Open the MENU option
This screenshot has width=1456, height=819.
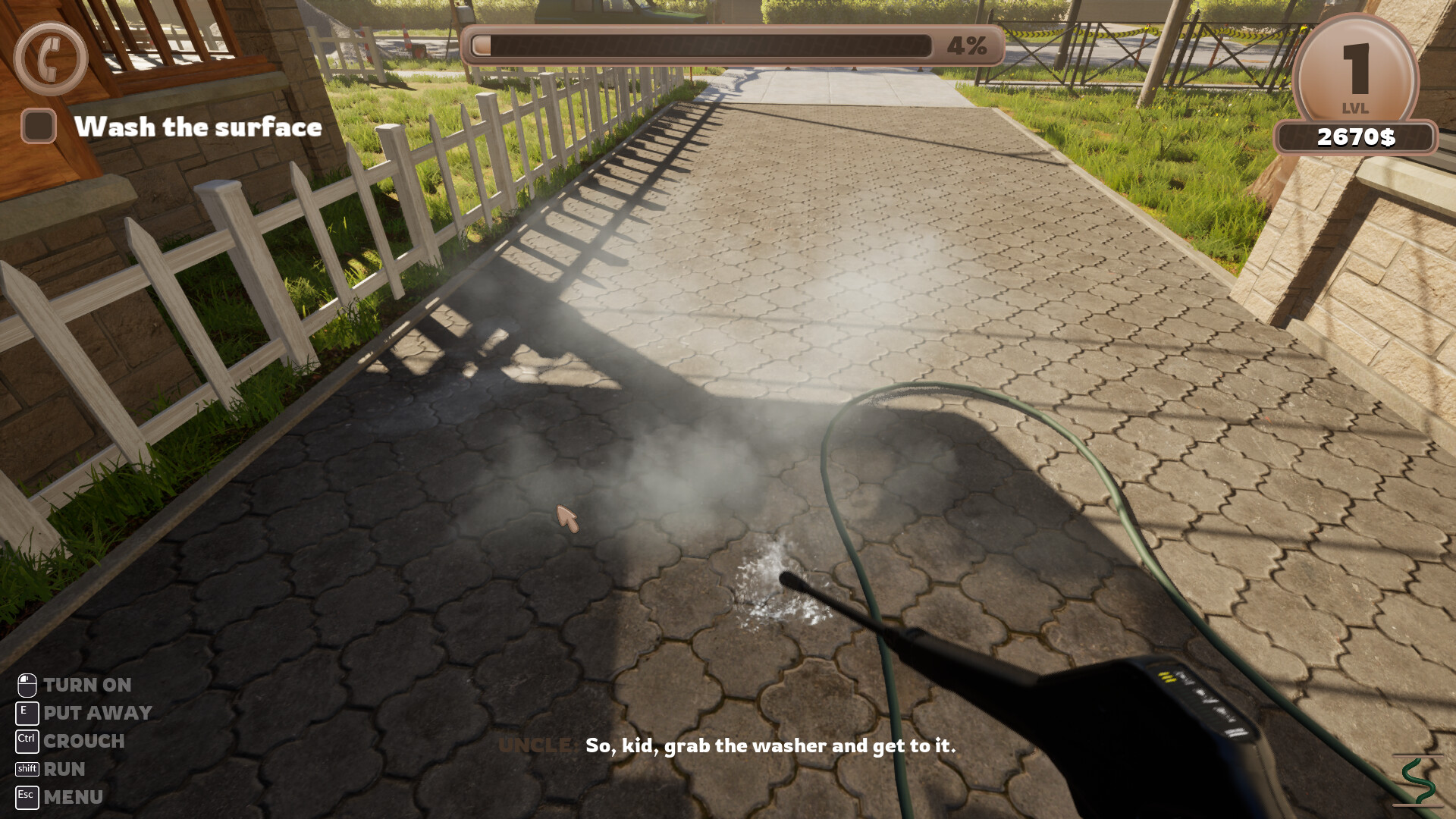74,796
